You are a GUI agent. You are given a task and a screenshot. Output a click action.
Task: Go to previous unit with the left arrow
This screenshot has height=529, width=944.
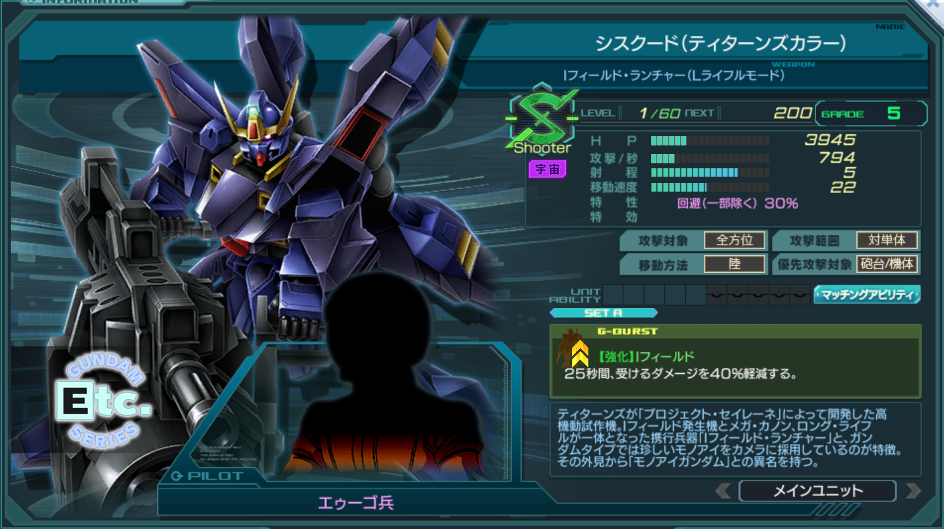(723, 491)
